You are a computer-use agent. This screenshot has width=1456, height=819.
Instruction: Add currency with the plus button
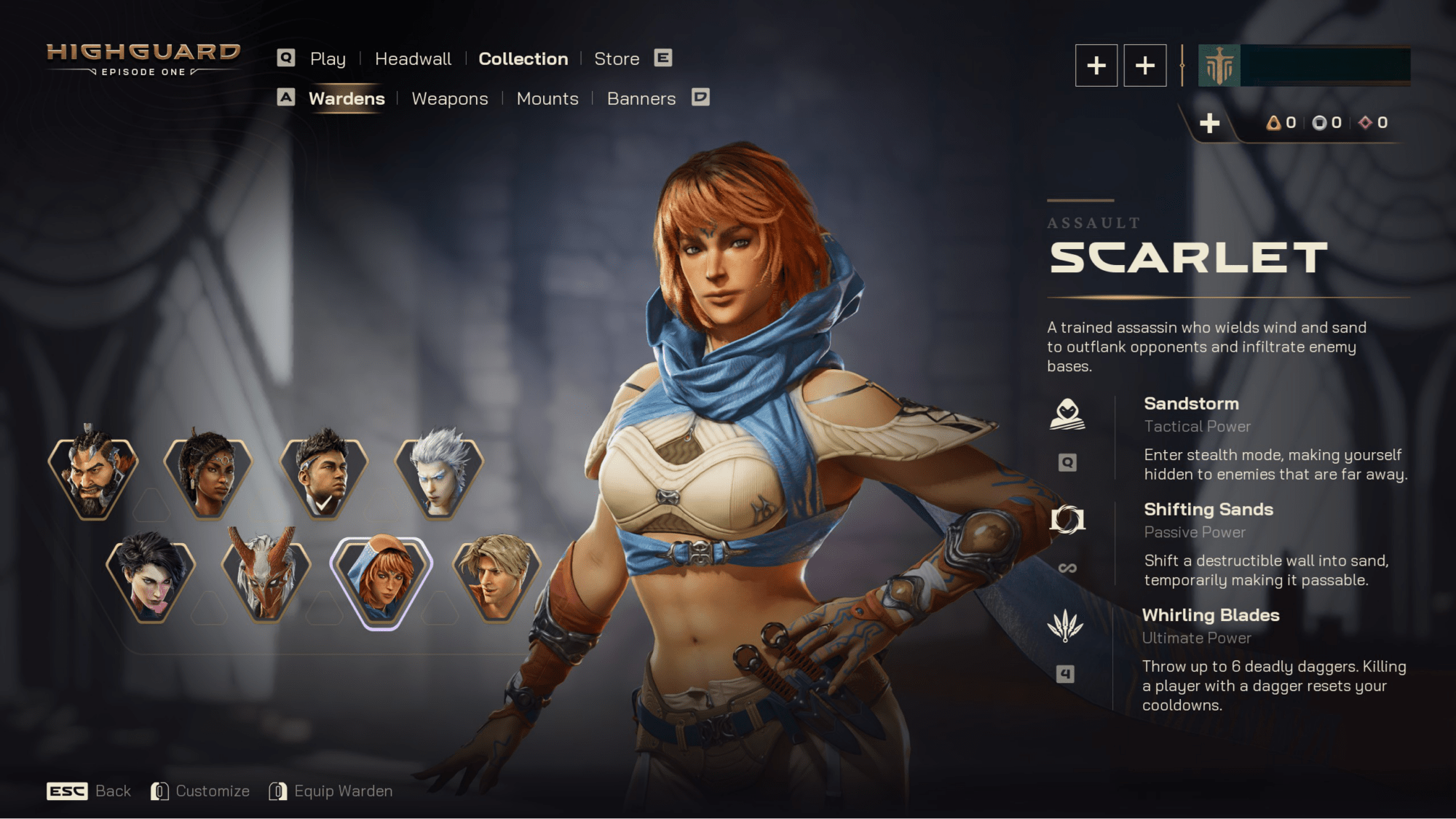pyautogui.click(x=1209, y=123)
